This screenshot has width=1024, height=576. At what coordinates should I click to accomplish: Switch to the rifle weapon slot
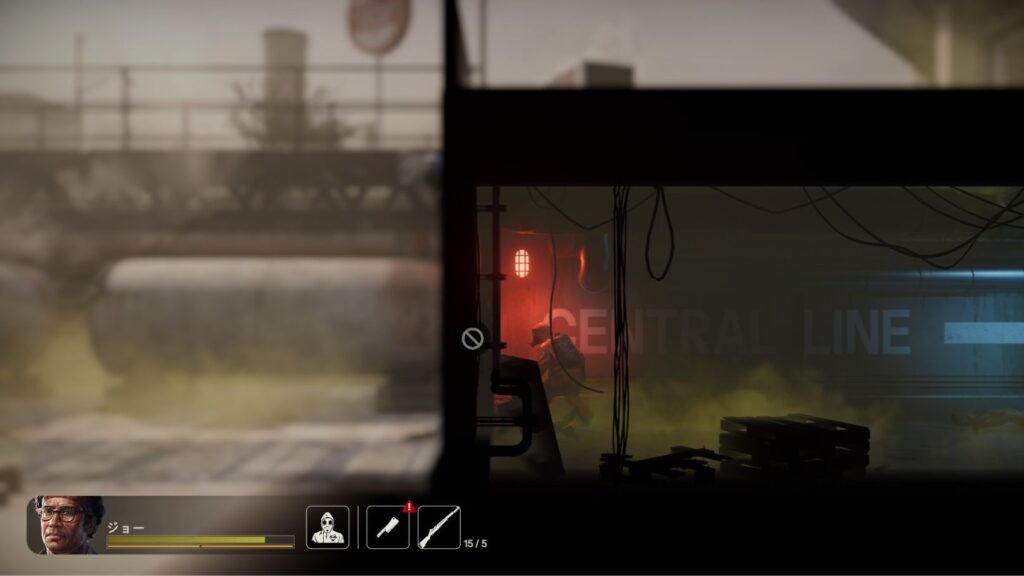[439, 527]
